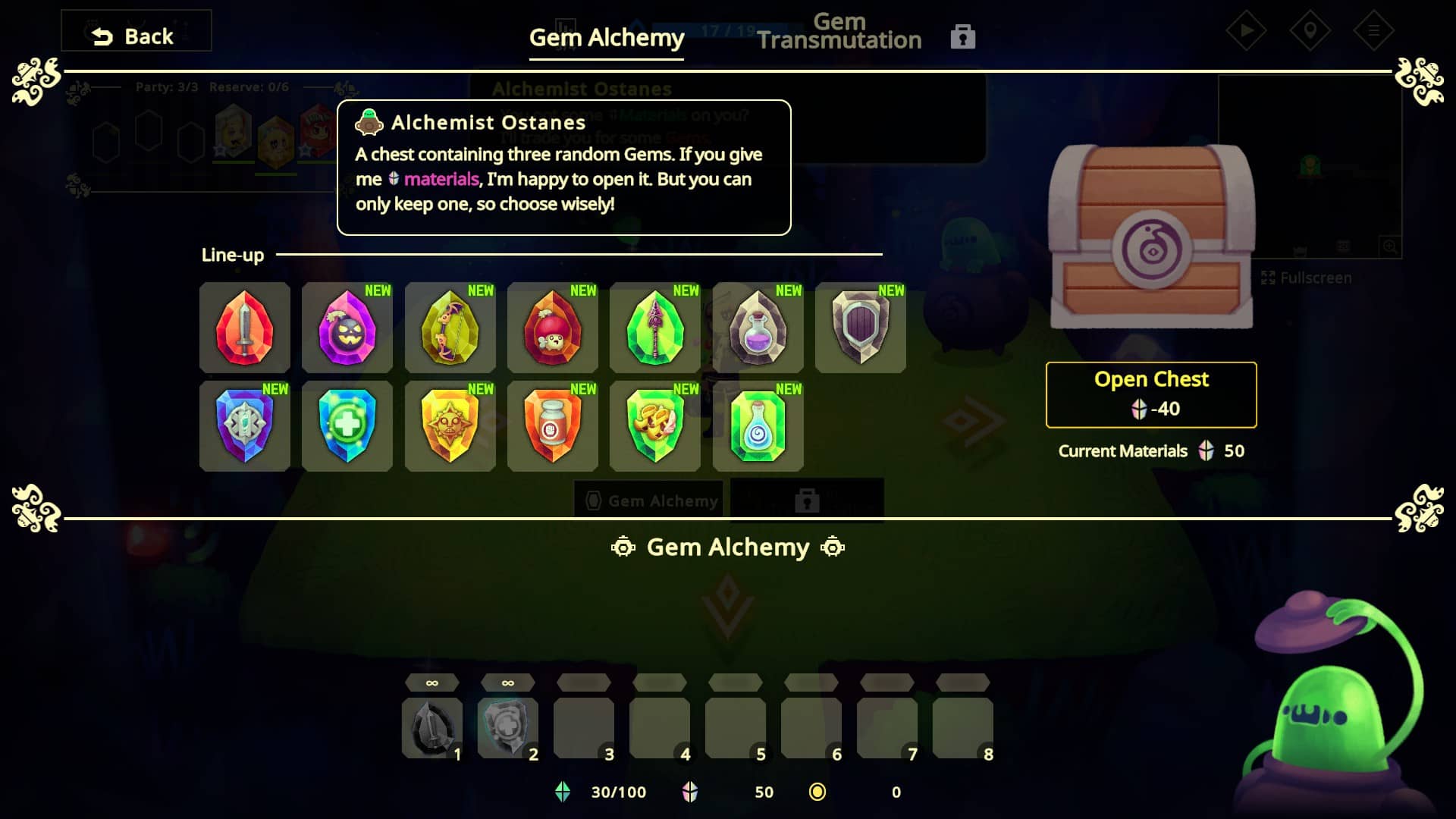Select the red sword gem
Image resolution: width=1456 pixels, height=819 pixels.
244,328
